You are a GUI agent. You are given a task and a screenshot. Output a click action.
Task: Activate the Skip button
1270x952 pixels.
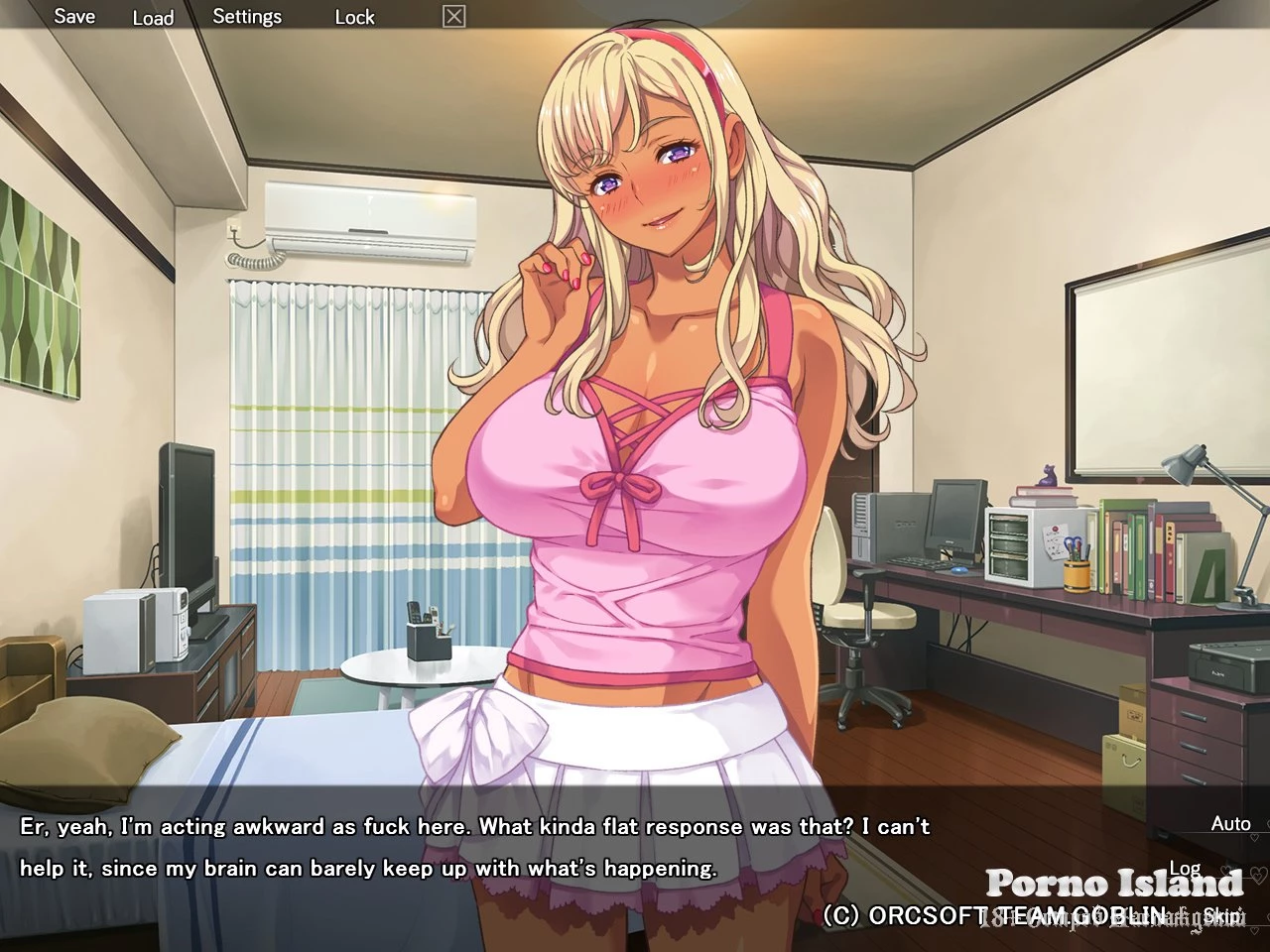(1221, 914)
